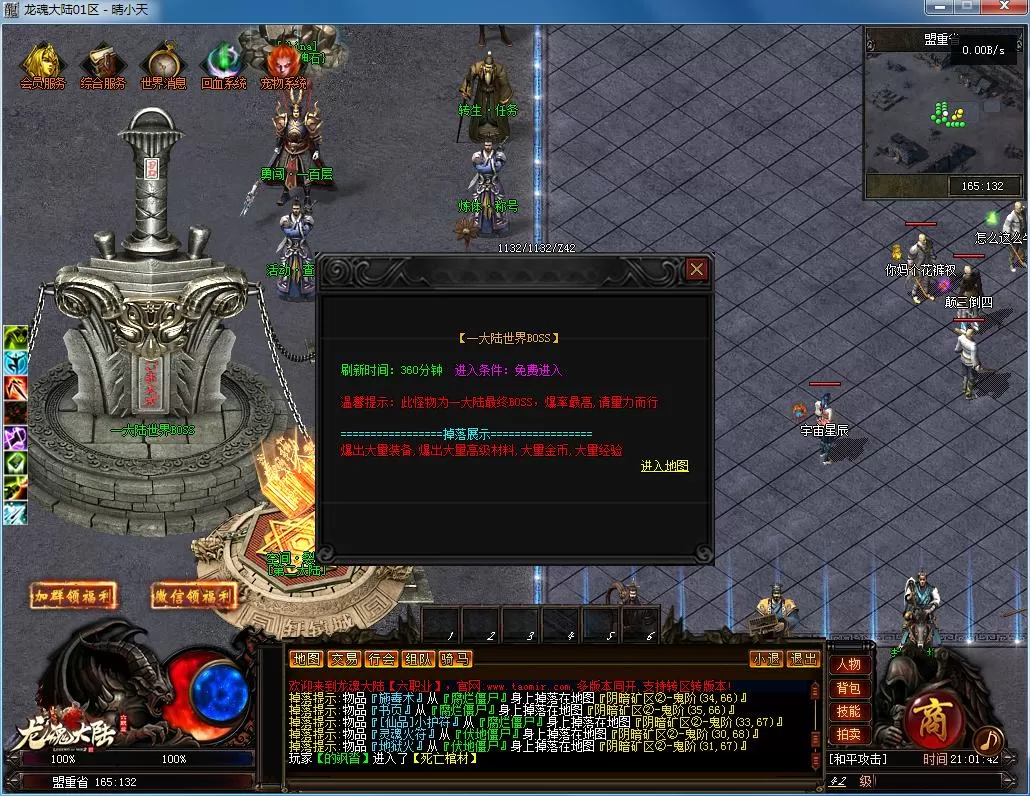1030x796 pixels.
Task: Click the 小退 logout button
Action: tap(767, 659)
